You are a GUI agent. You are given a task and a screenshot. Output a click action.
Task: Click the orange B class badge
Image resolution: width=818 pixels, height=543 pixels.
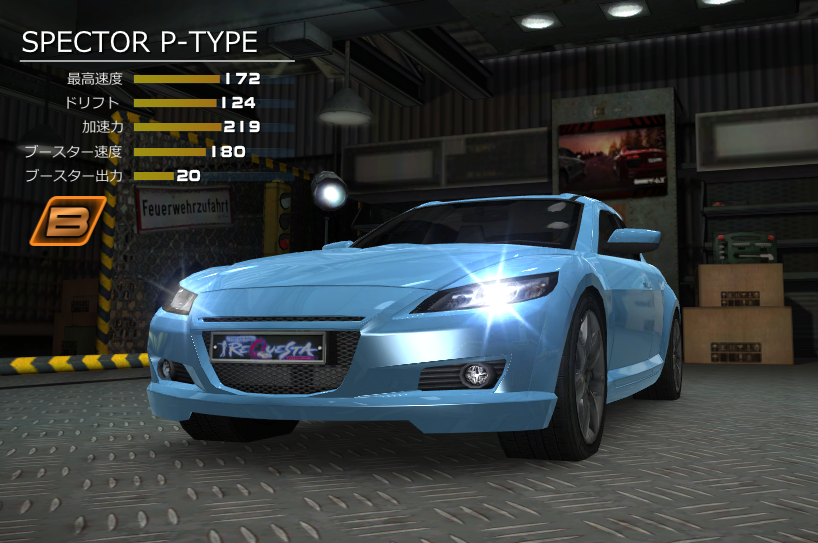[67, 221]
